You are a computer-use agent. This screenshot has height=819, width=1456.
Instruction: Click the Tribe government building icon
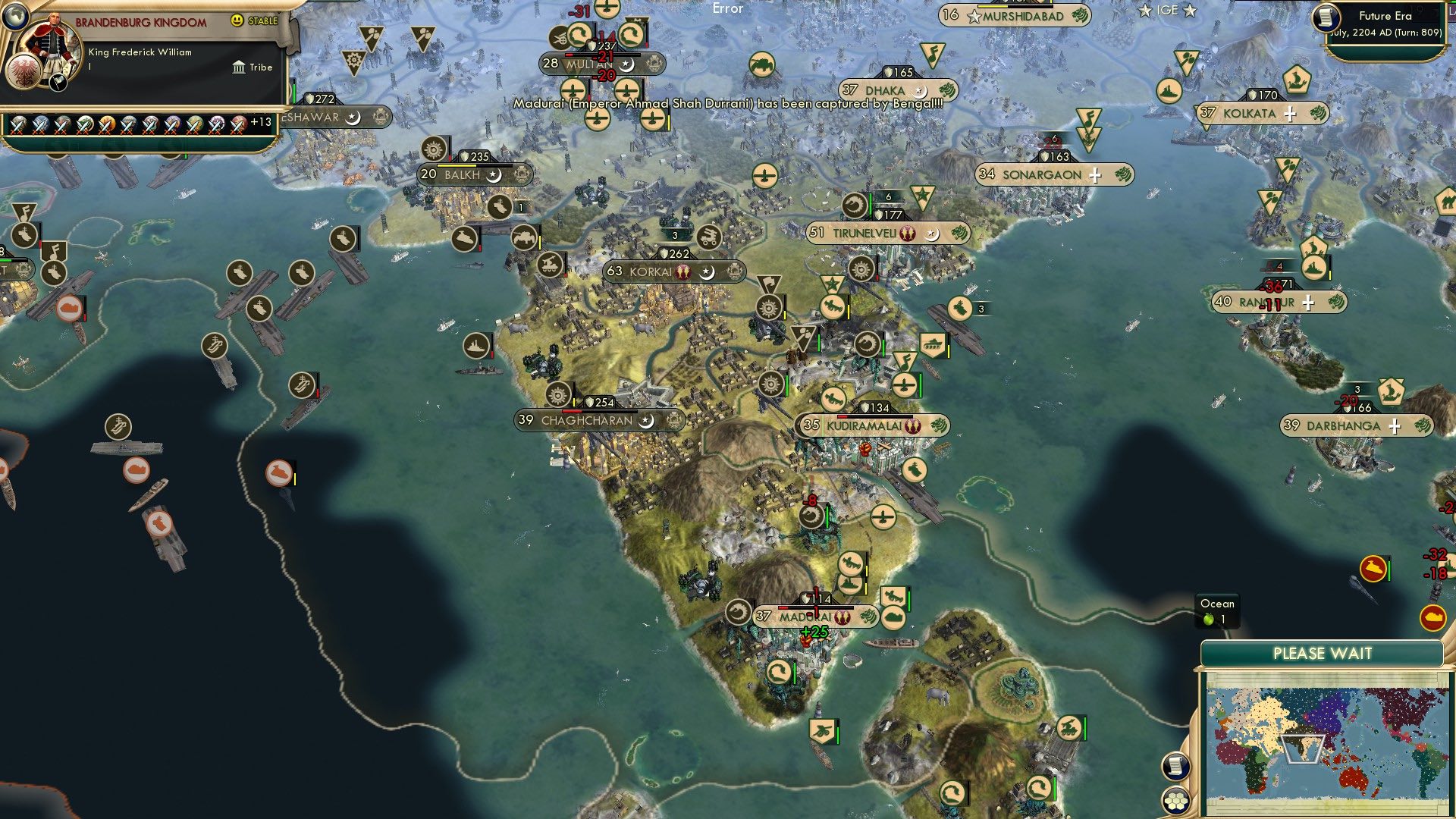tap(239, 67)
